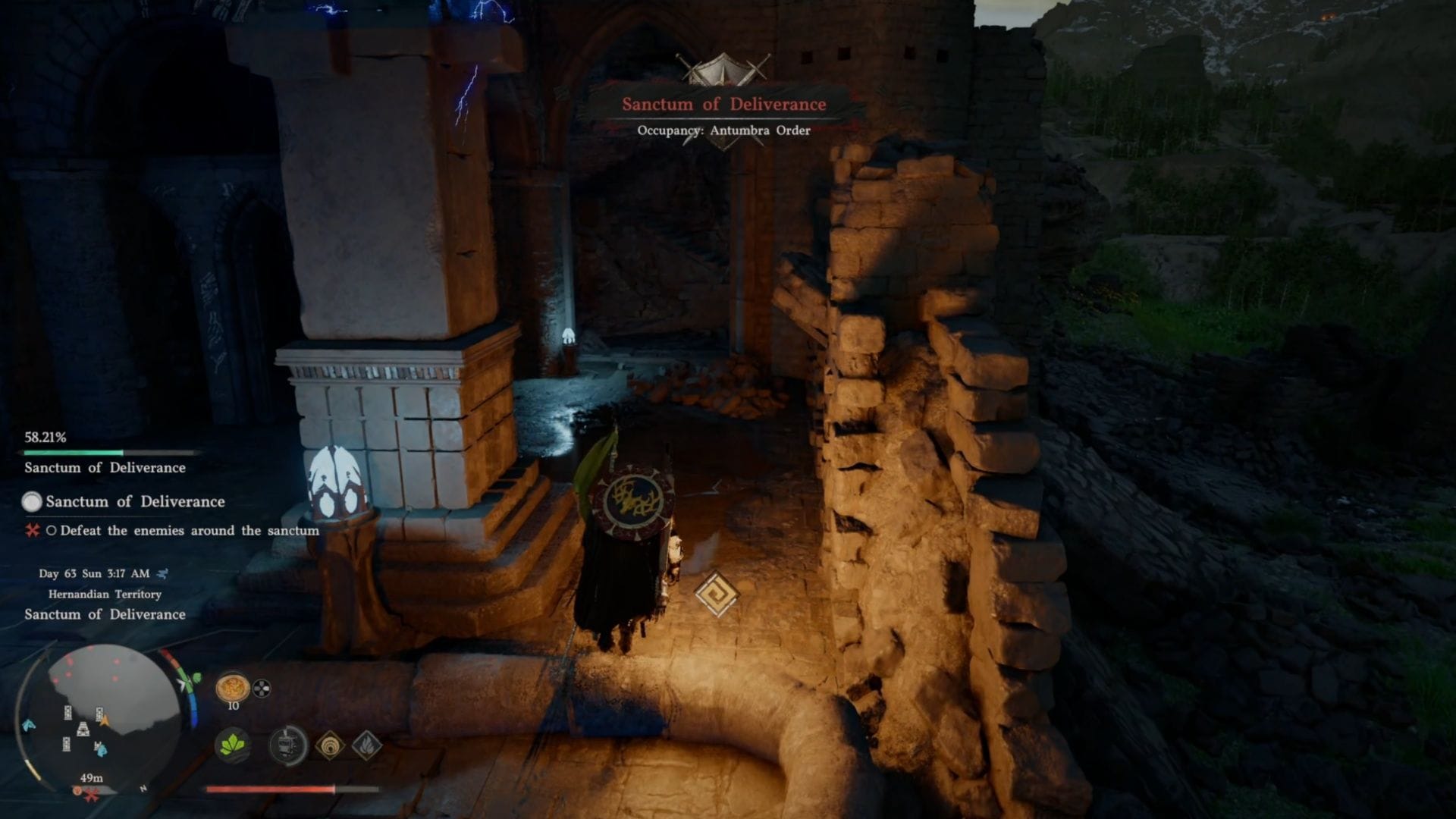Click the d-pad prompt icon beside the food slot
This screenshot has height=819, width=1456.
click(x=262, y=689)
